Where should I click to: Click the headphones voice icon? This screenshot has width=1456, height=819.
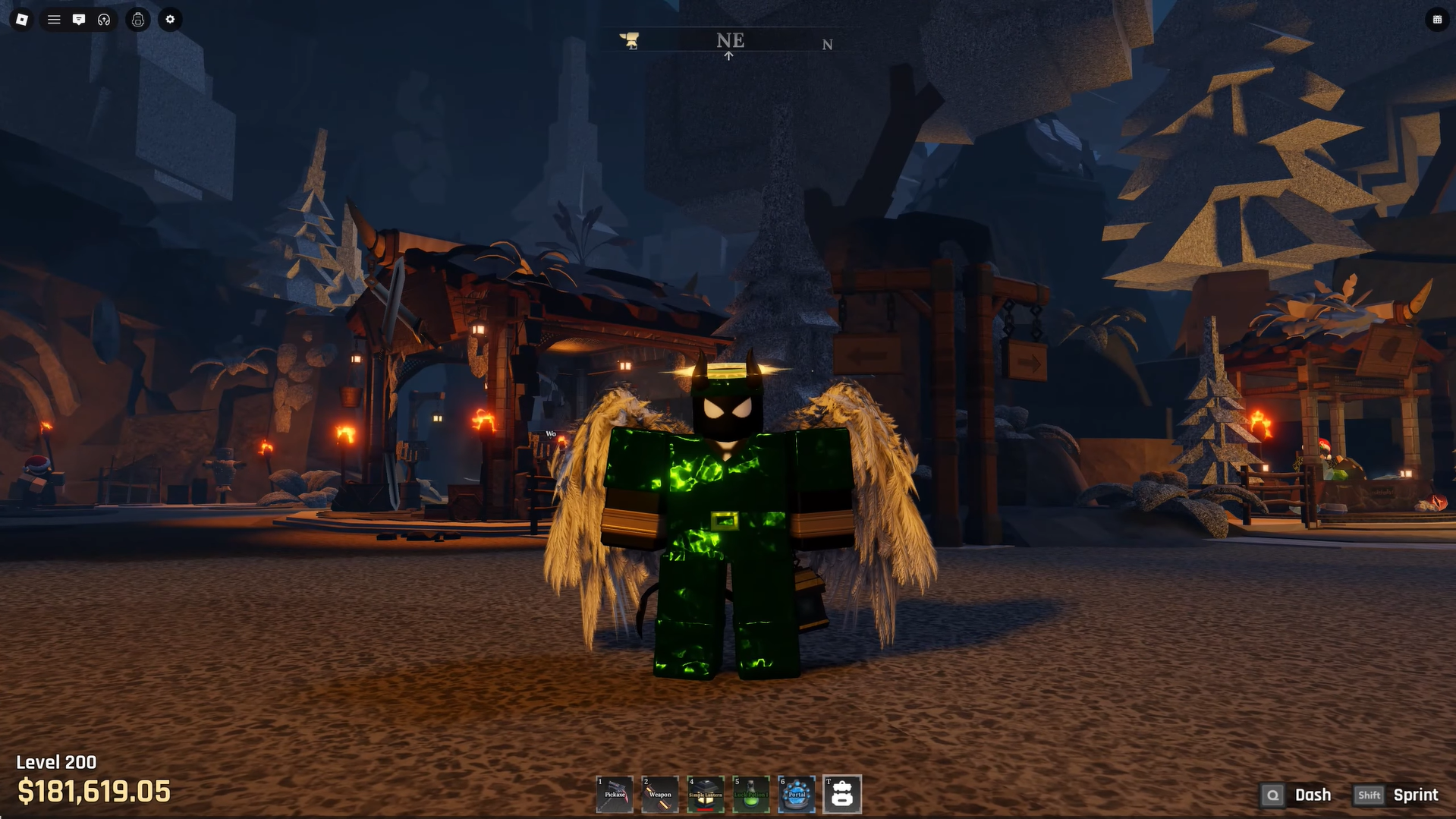pyautogui.click(x=104, y=20)
